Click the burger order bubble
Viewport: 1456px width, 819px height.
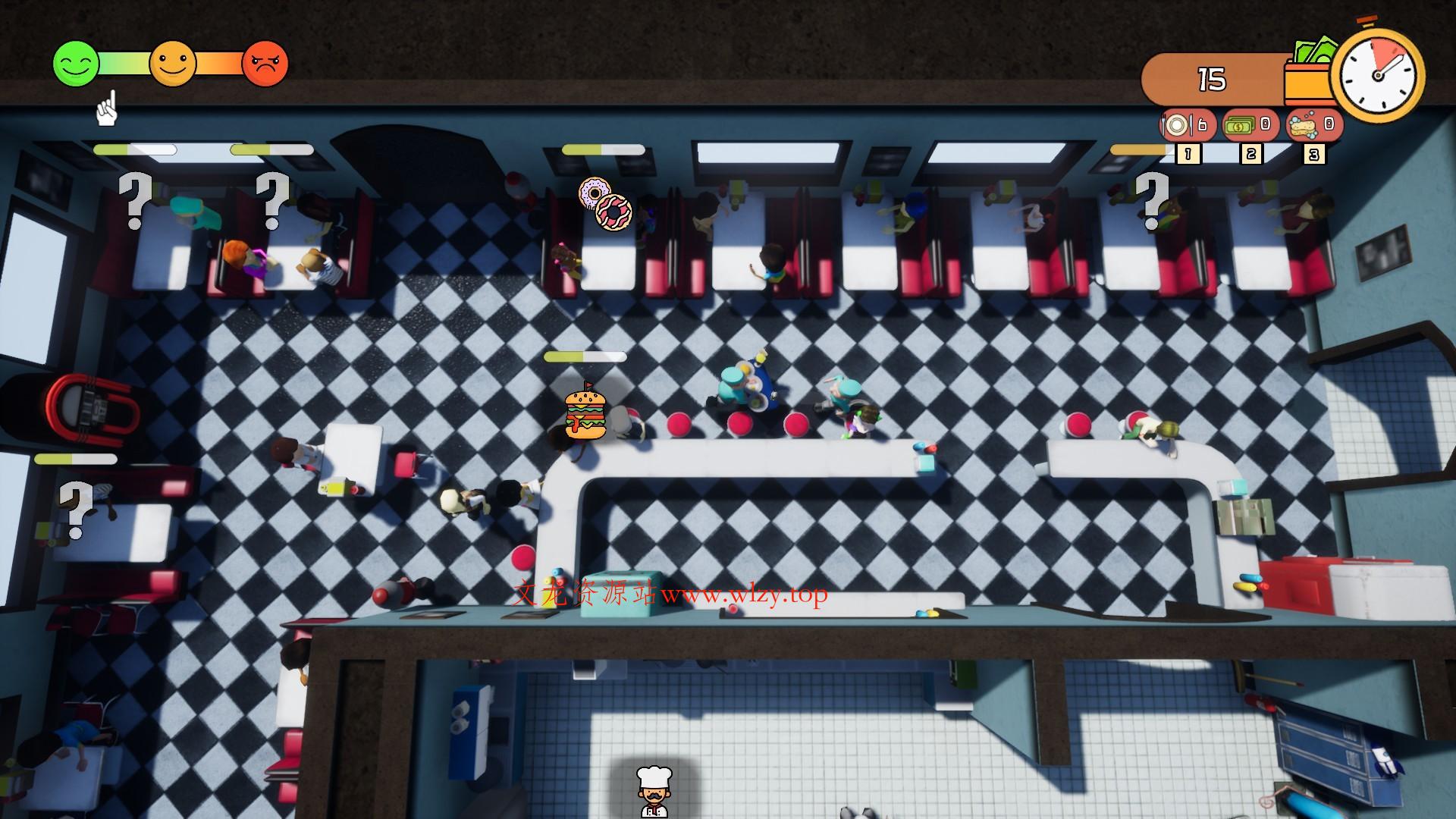point(585,414)
